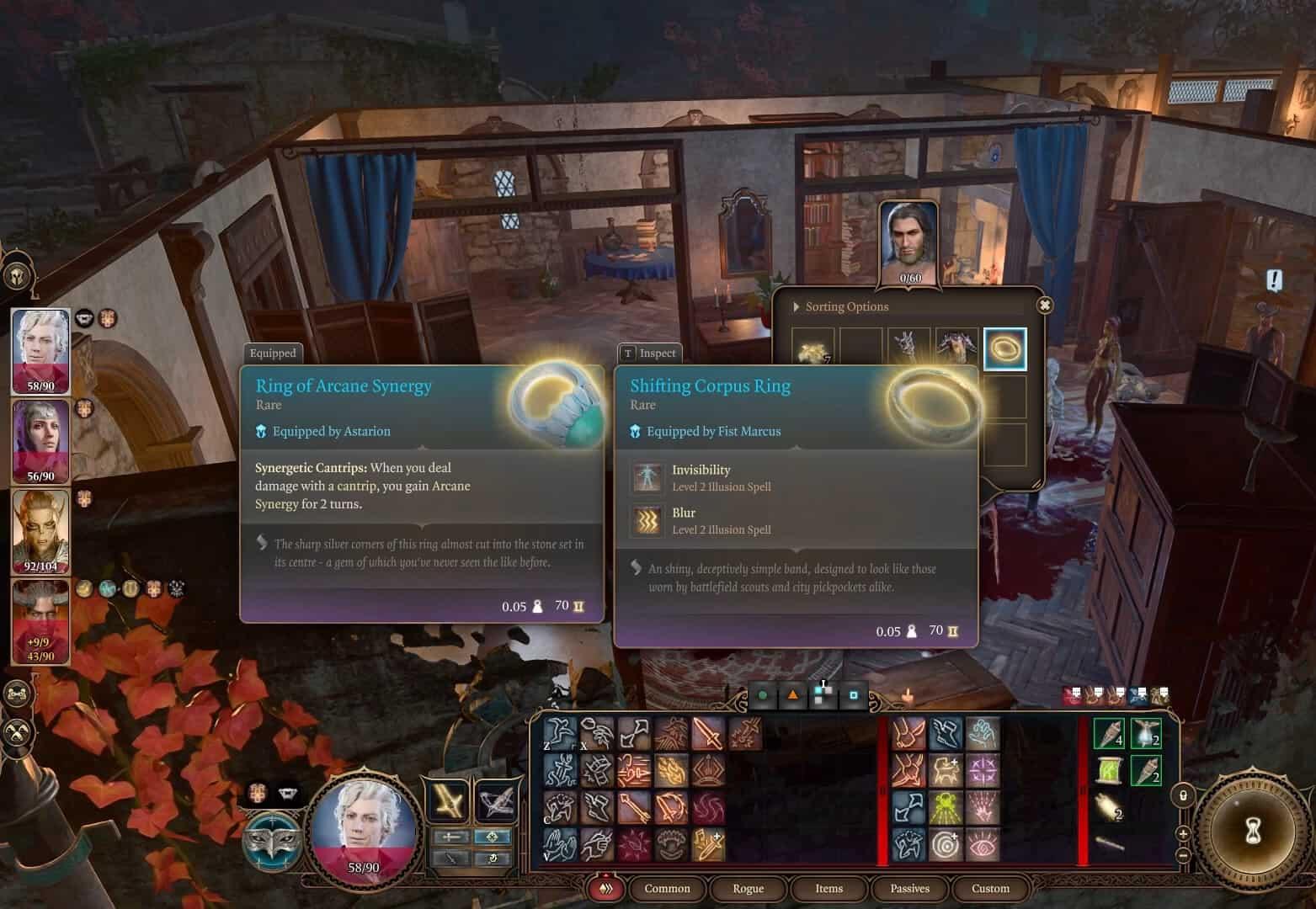Viewport: 1316px width, 909px height.
Task: Open the Custom hotbar tab
Action: tap(990, 889)
